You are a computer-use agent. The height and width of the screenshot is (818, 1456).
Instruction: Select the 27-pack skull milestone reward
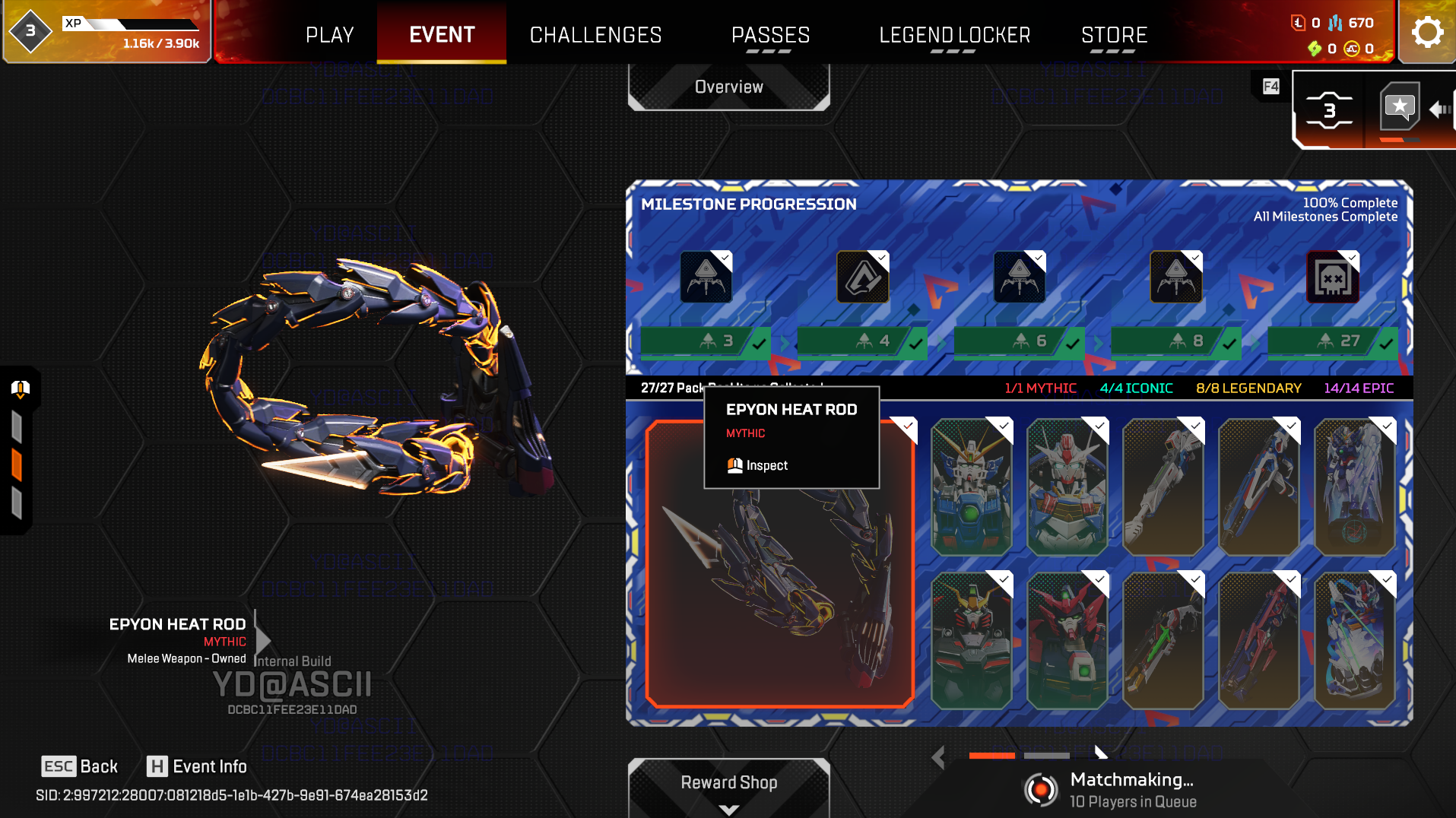pyautogui.click(x=1332, y=277)
